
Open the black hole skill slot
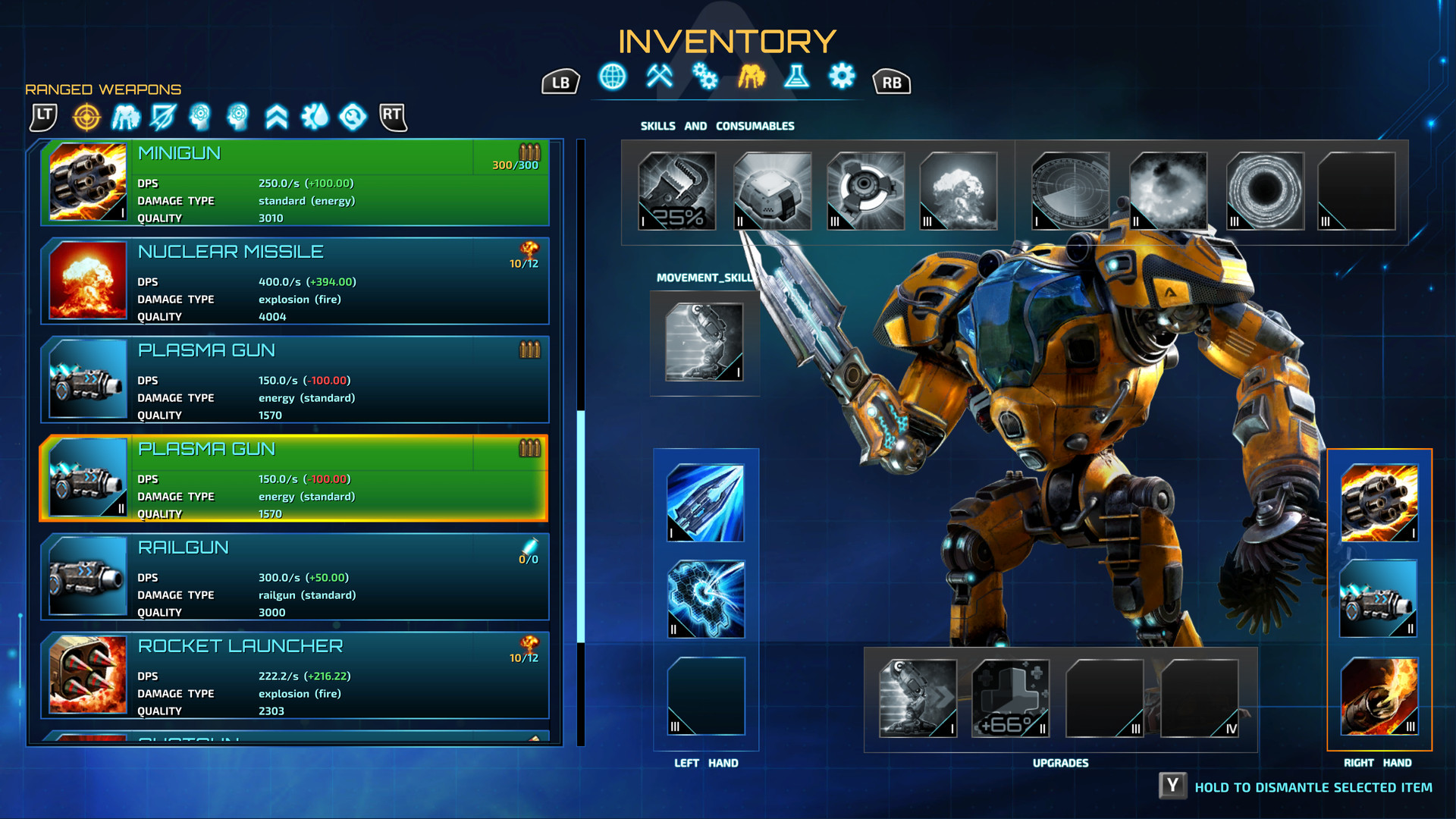[1265, 190]
